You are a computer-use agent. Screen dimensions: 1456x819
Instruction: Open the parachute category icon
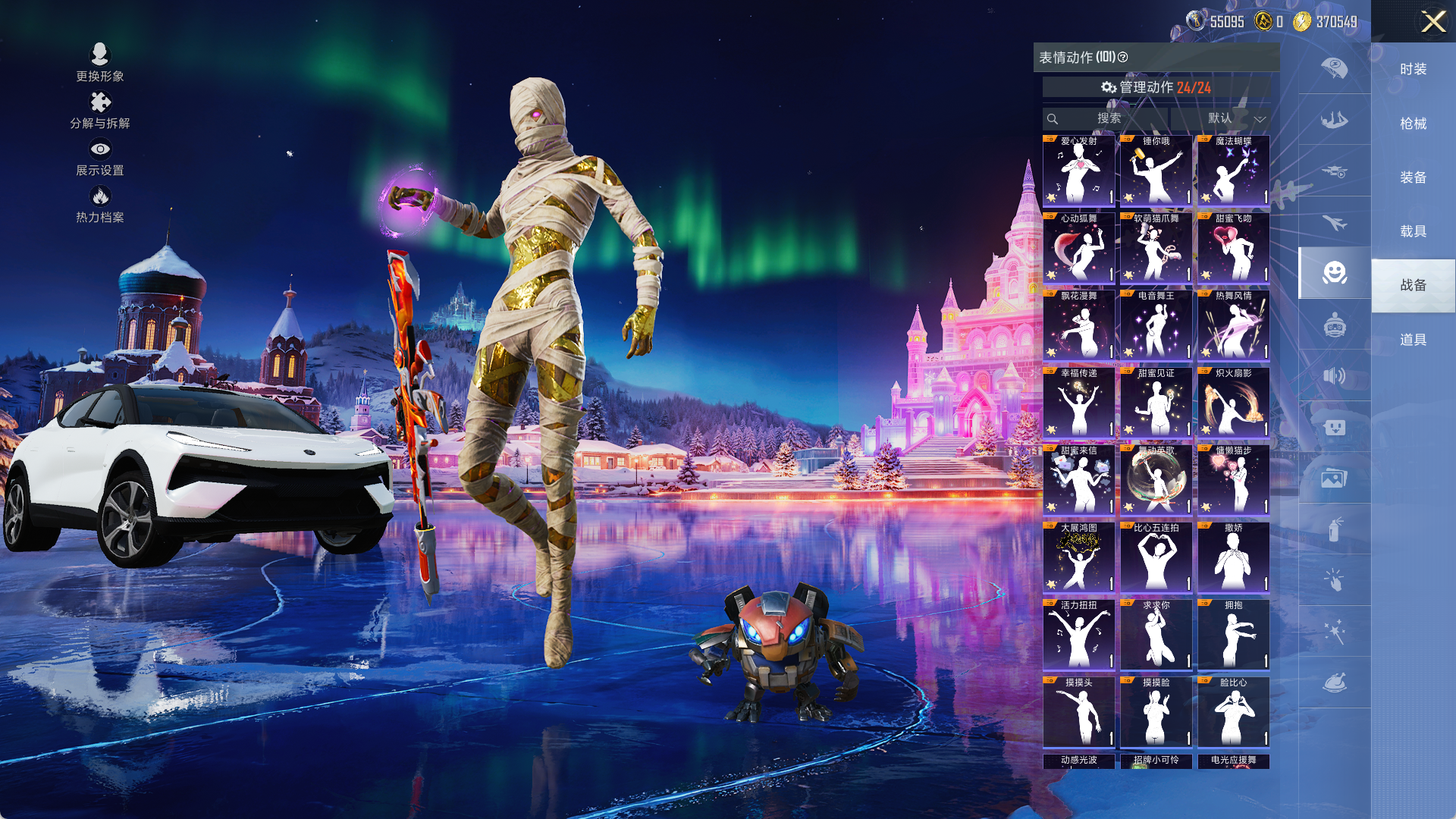[1334, 68]
